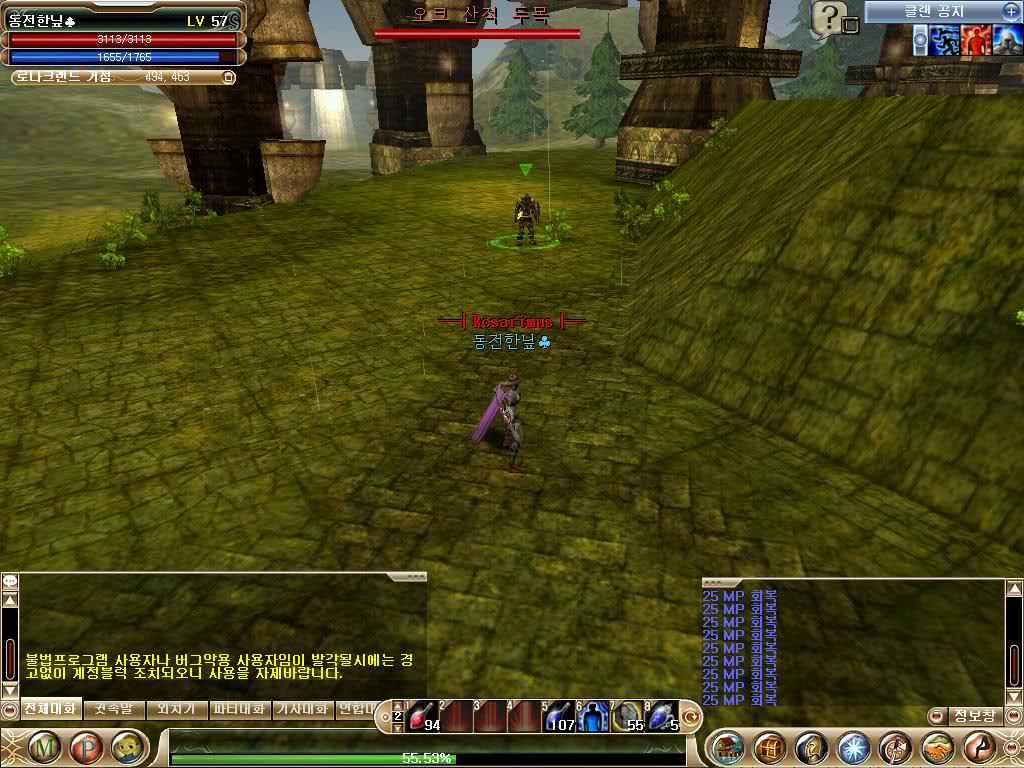This screenshot has height=768, width=1024.
Task: Switch to the 전체대화 chat tab
Action: point(50,709)
